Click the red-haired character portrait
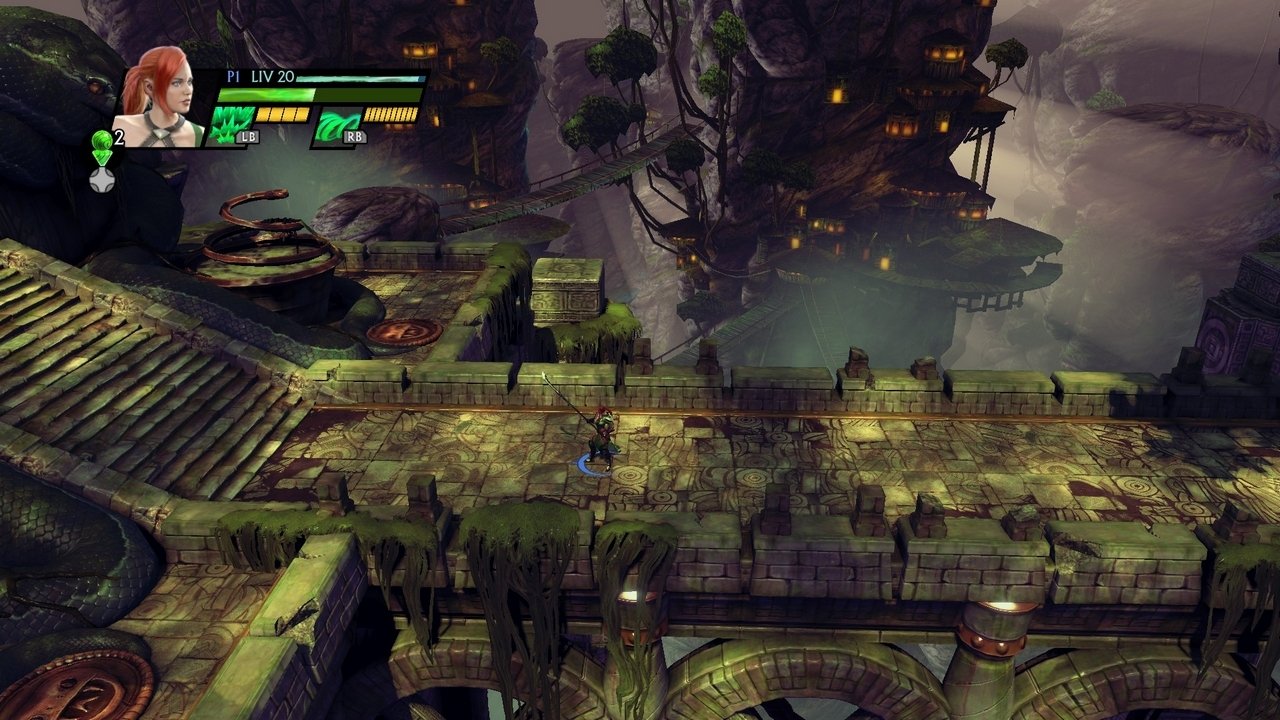The width and height of the screenshot is (1280, 720). (x=160, y=97)
